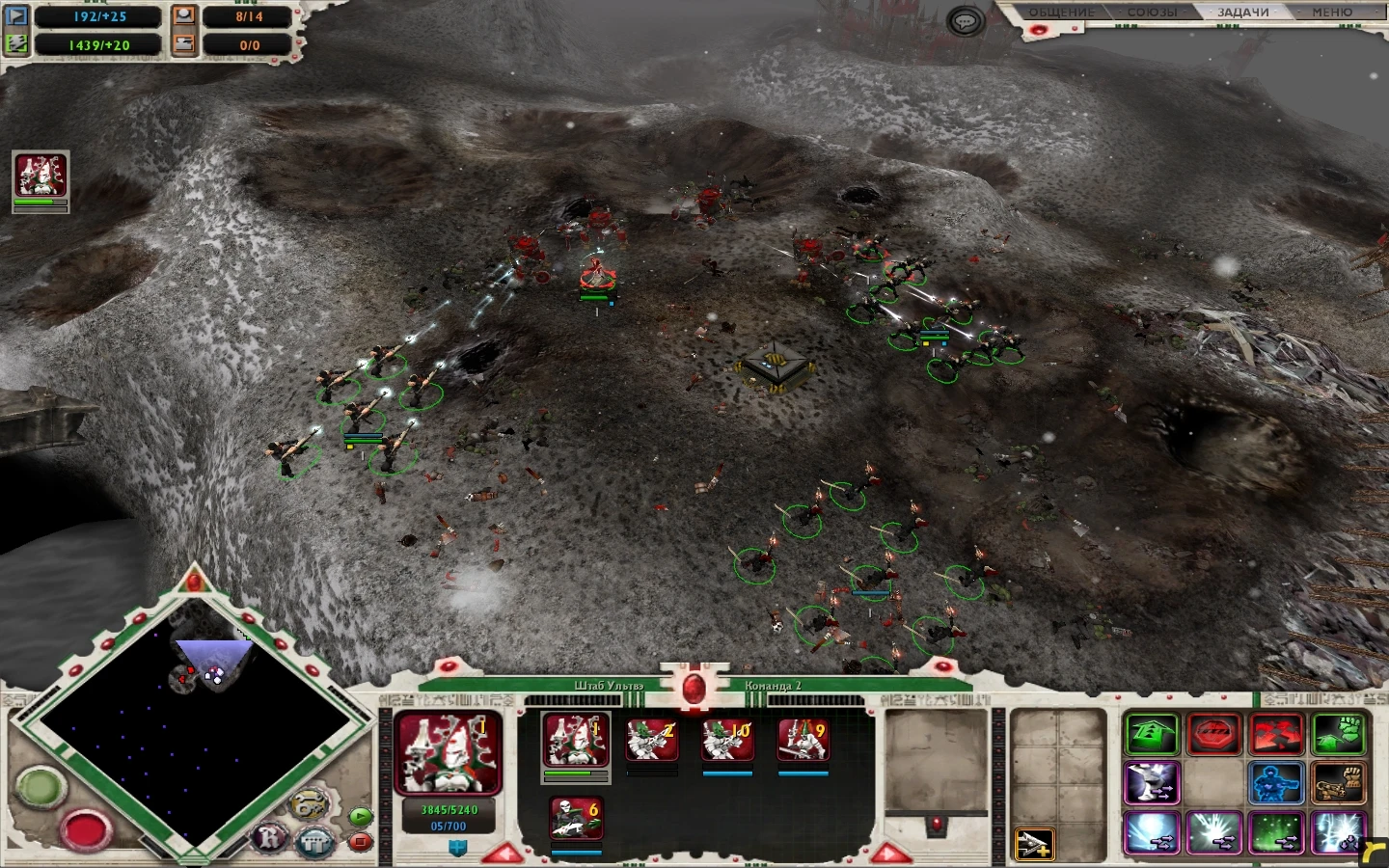Click the golden fist heavy assault icon
Screen dimensions: 1389x868
point(1339,784)
